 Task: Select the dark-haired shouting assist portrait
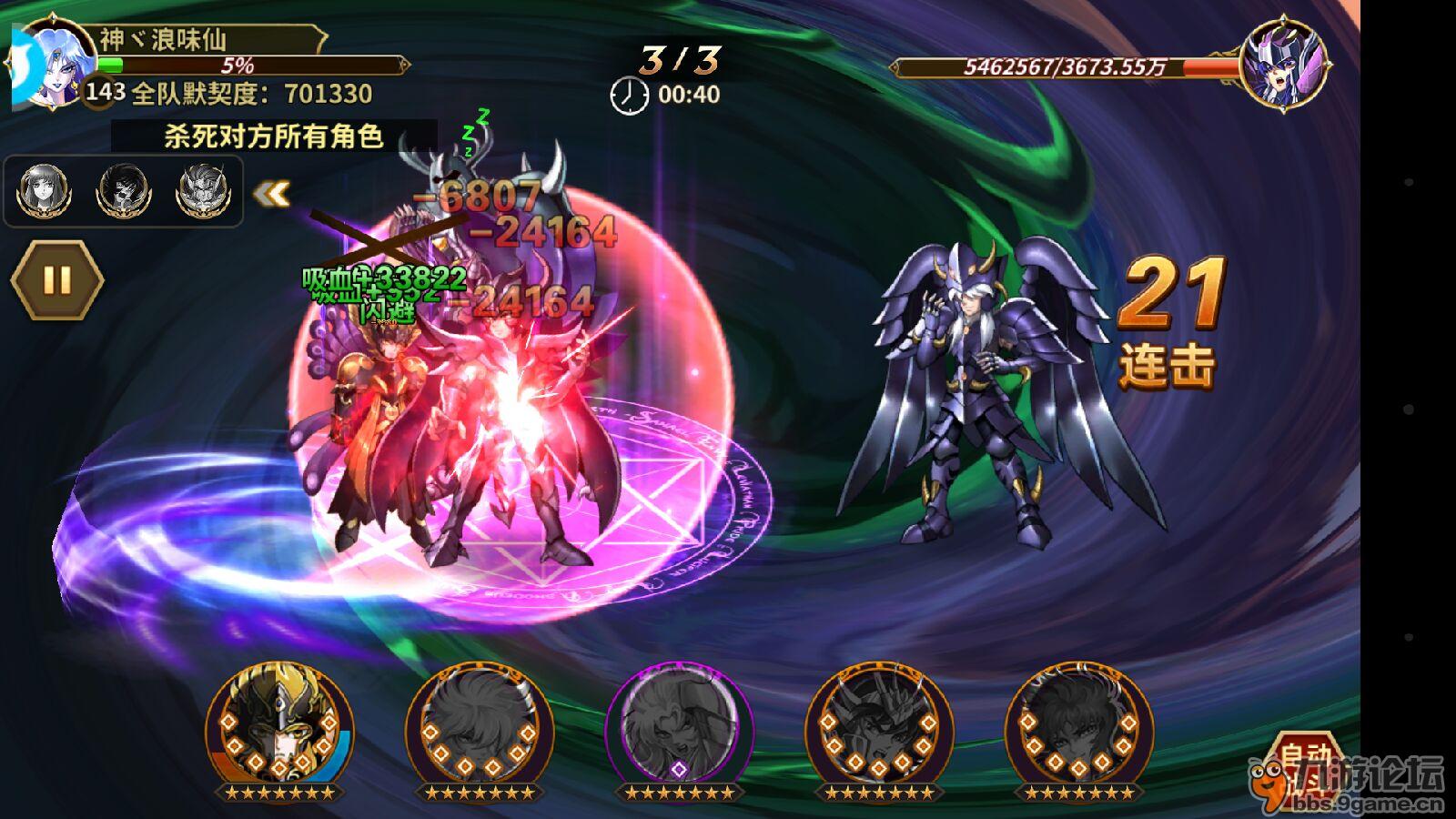[x=124, y=190]
